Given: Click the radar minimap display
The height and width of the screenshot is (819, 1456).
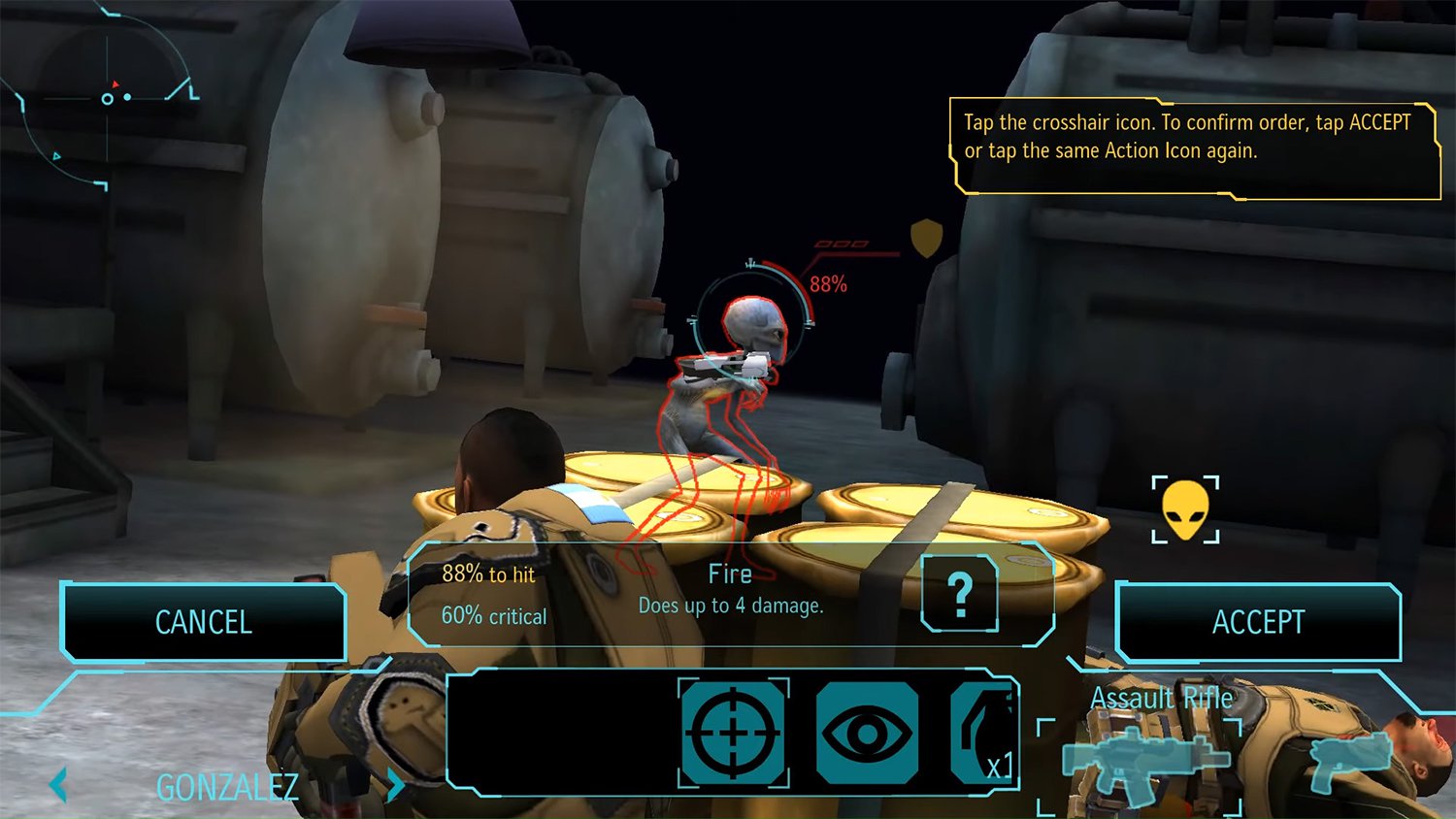Looking at the screenshot, I should [107, 99].
